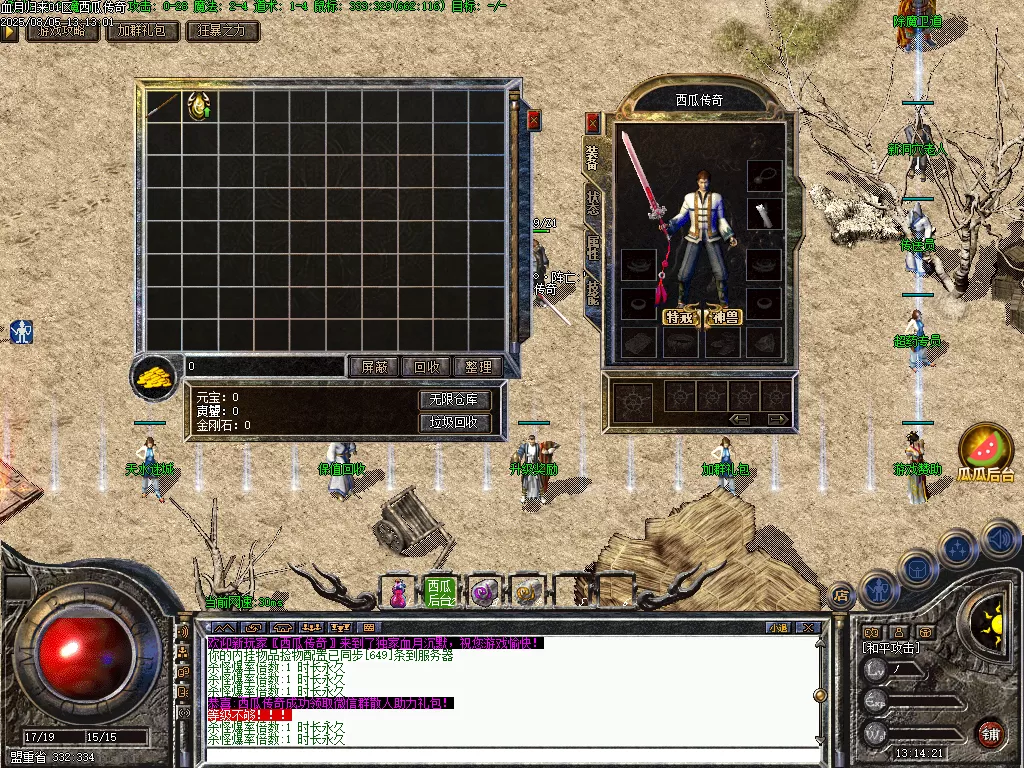
Task: Open the 神兽 divine beast button
Action: 723,317
